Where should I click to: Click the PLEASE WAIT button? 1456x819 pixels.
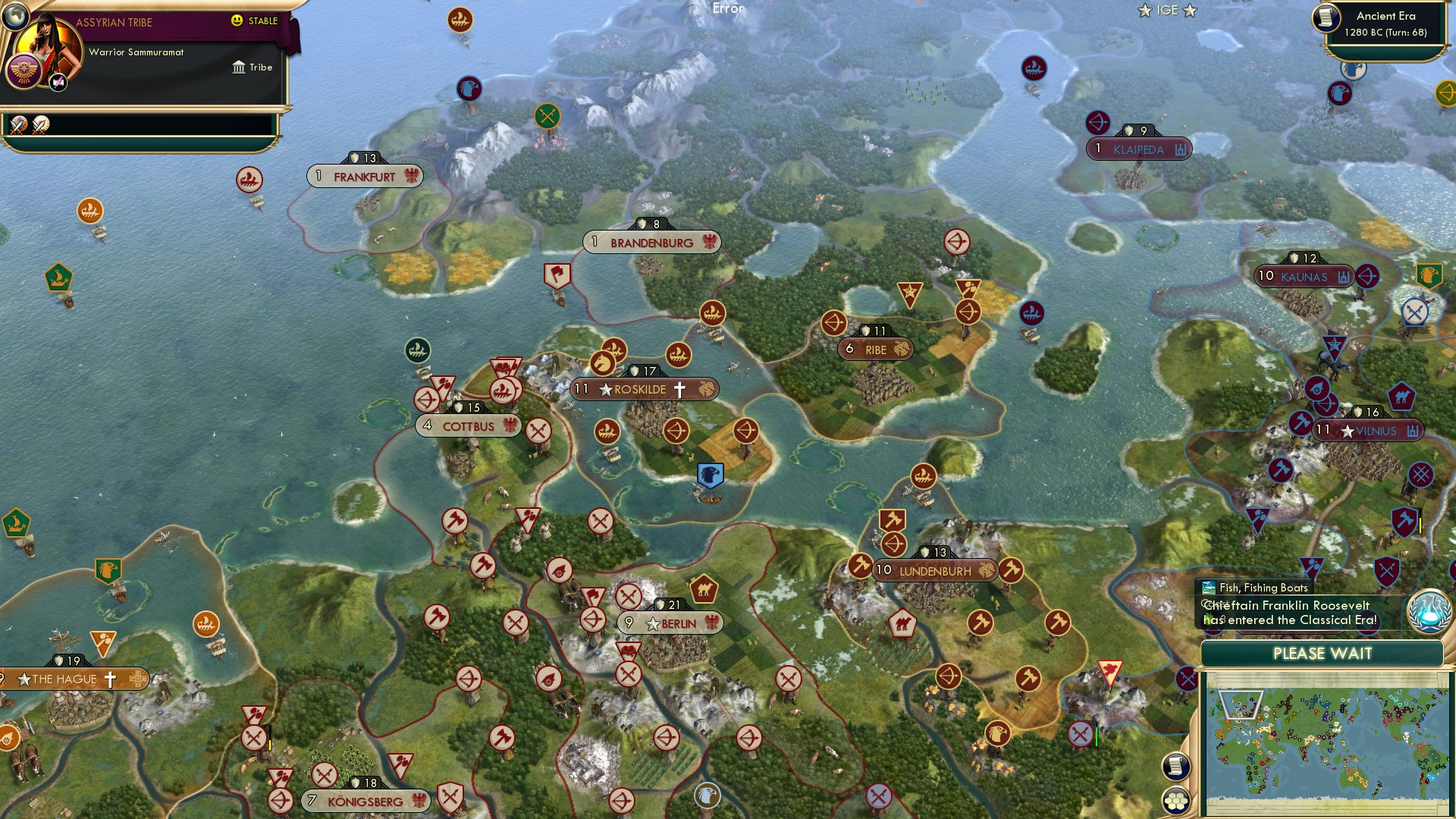point(1322,653)
